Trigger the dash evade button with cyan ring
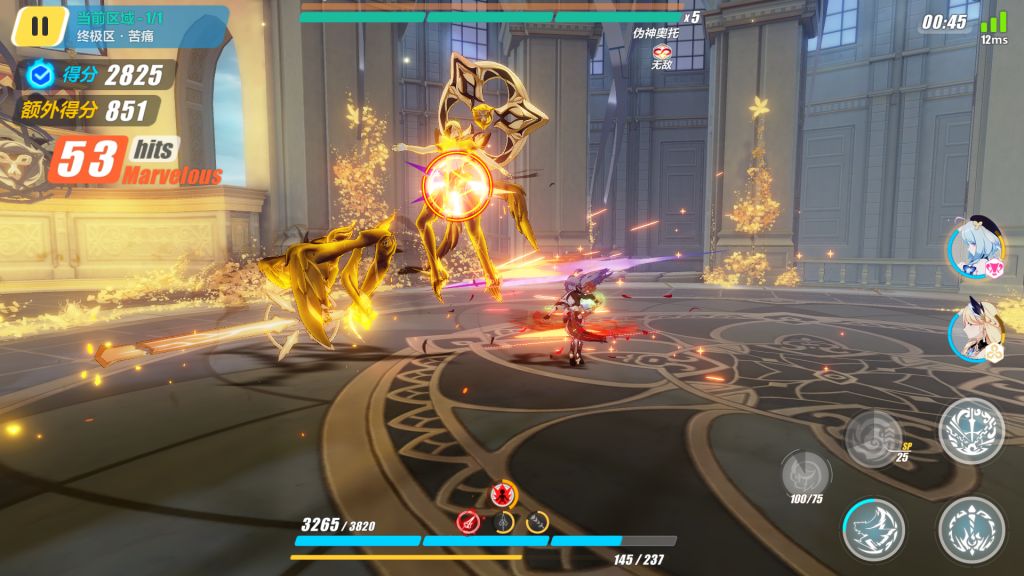 [x=873, y=529]
